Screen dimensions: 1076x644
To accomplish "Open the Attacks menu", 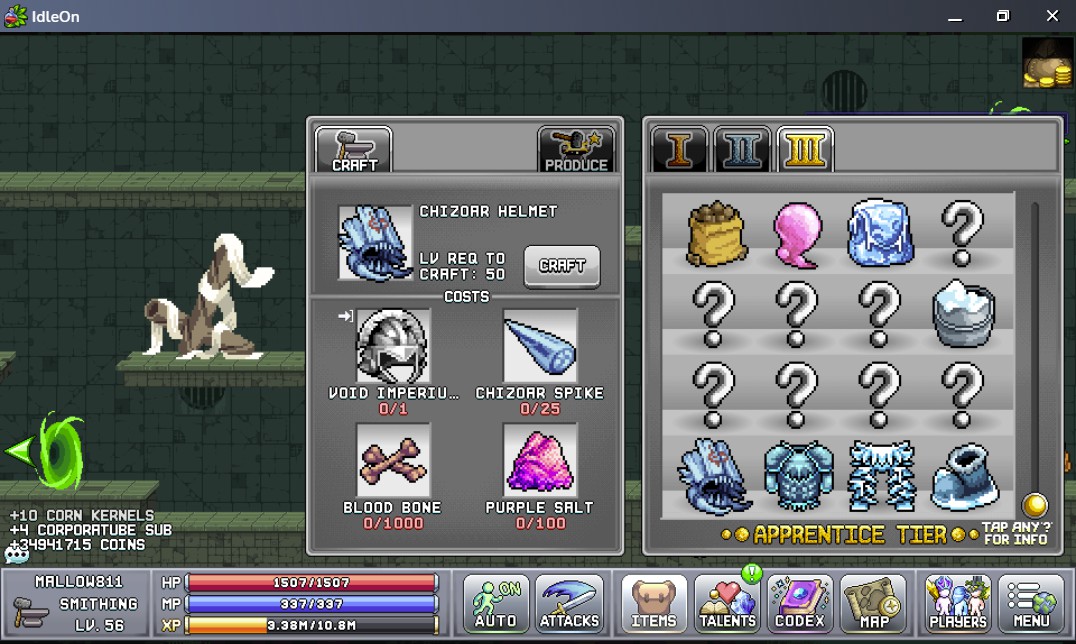I will point(569,604).
